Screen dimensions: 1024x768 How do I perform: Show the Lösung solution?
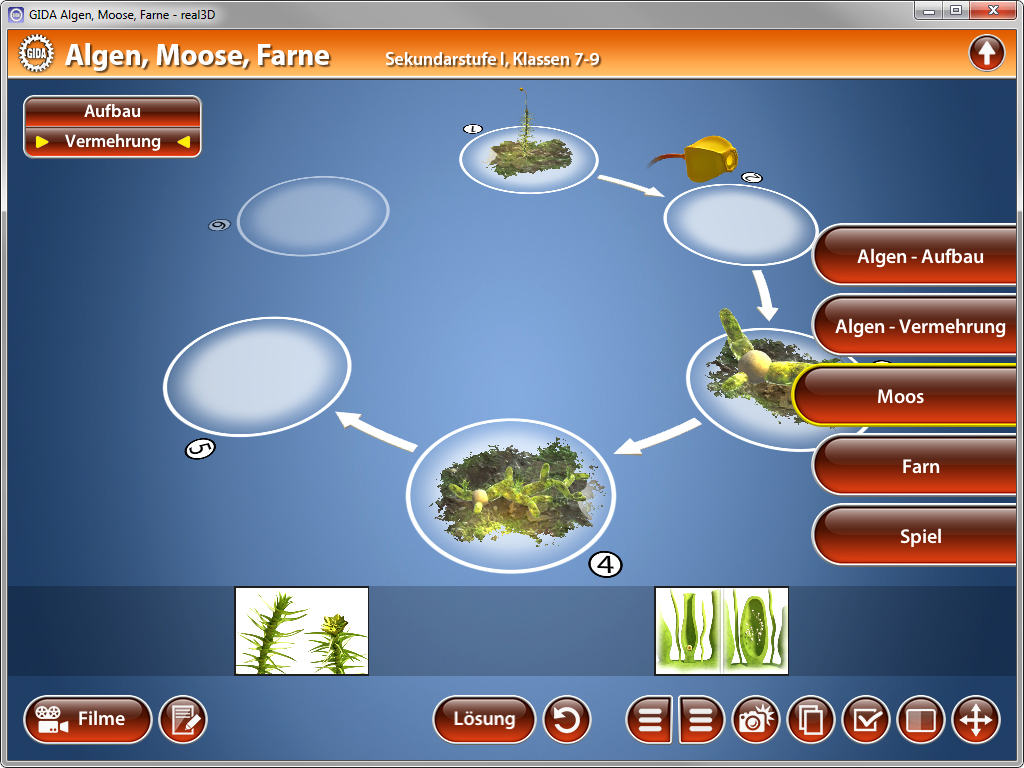click(484, 719)
